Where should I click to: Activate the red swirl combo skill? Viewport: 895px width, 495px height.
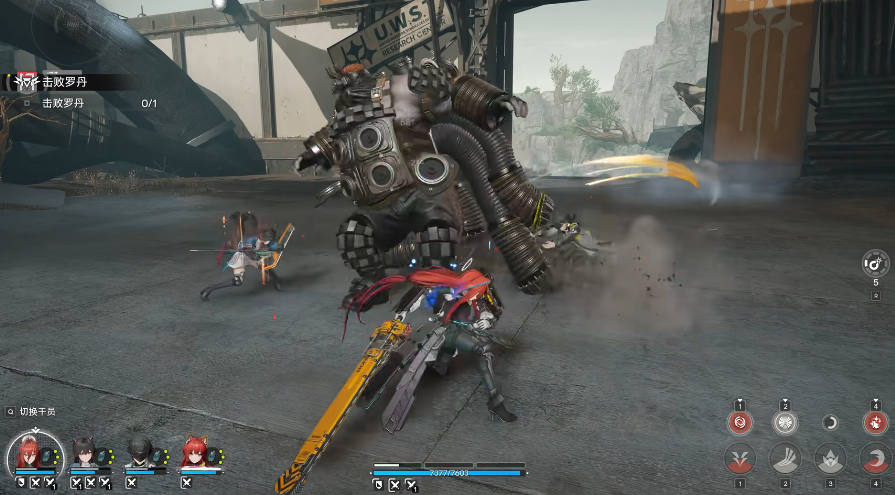tap(741, 423)
